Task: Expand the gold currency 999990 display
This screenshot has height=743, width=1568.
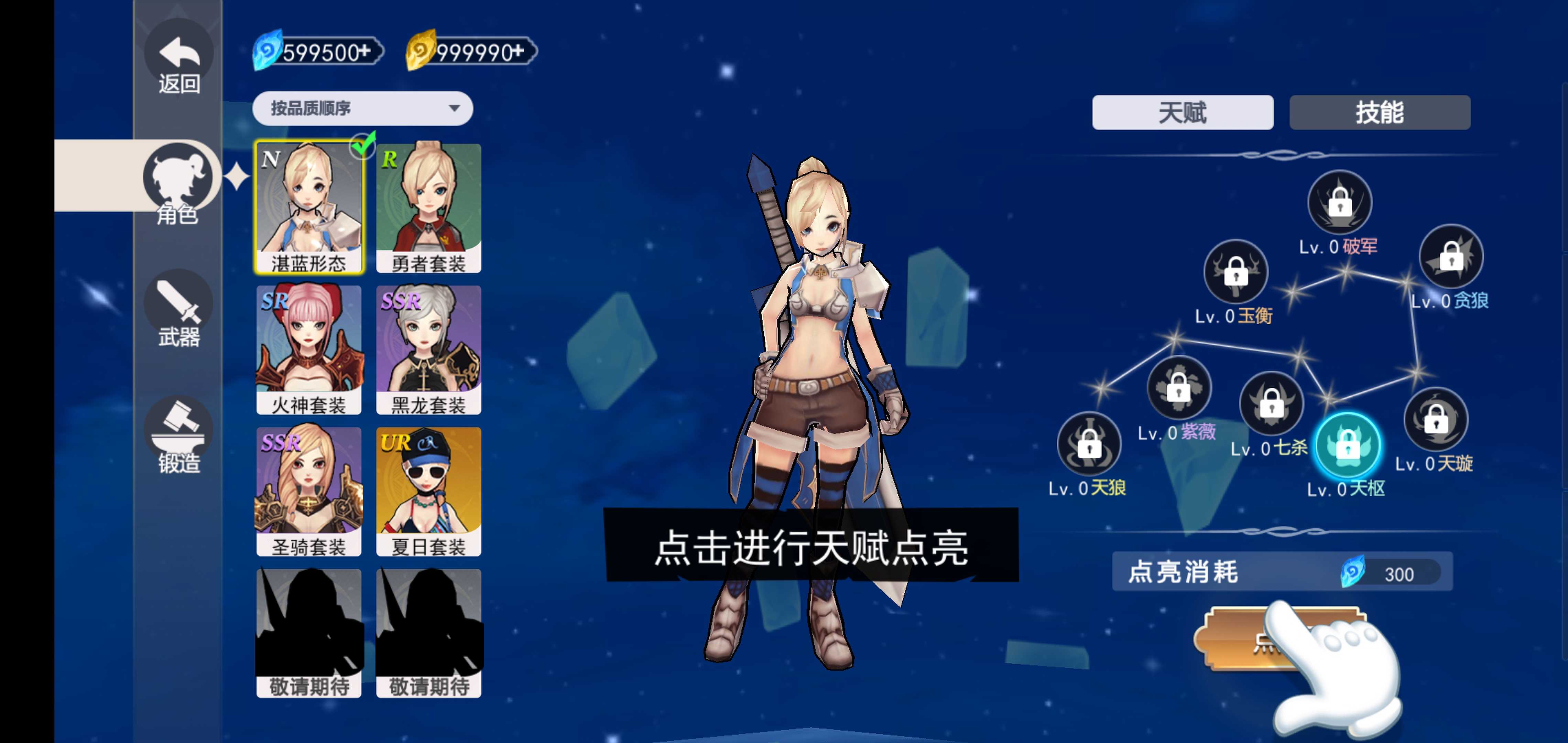Action: pyautogui.click(x=470, y=52)
